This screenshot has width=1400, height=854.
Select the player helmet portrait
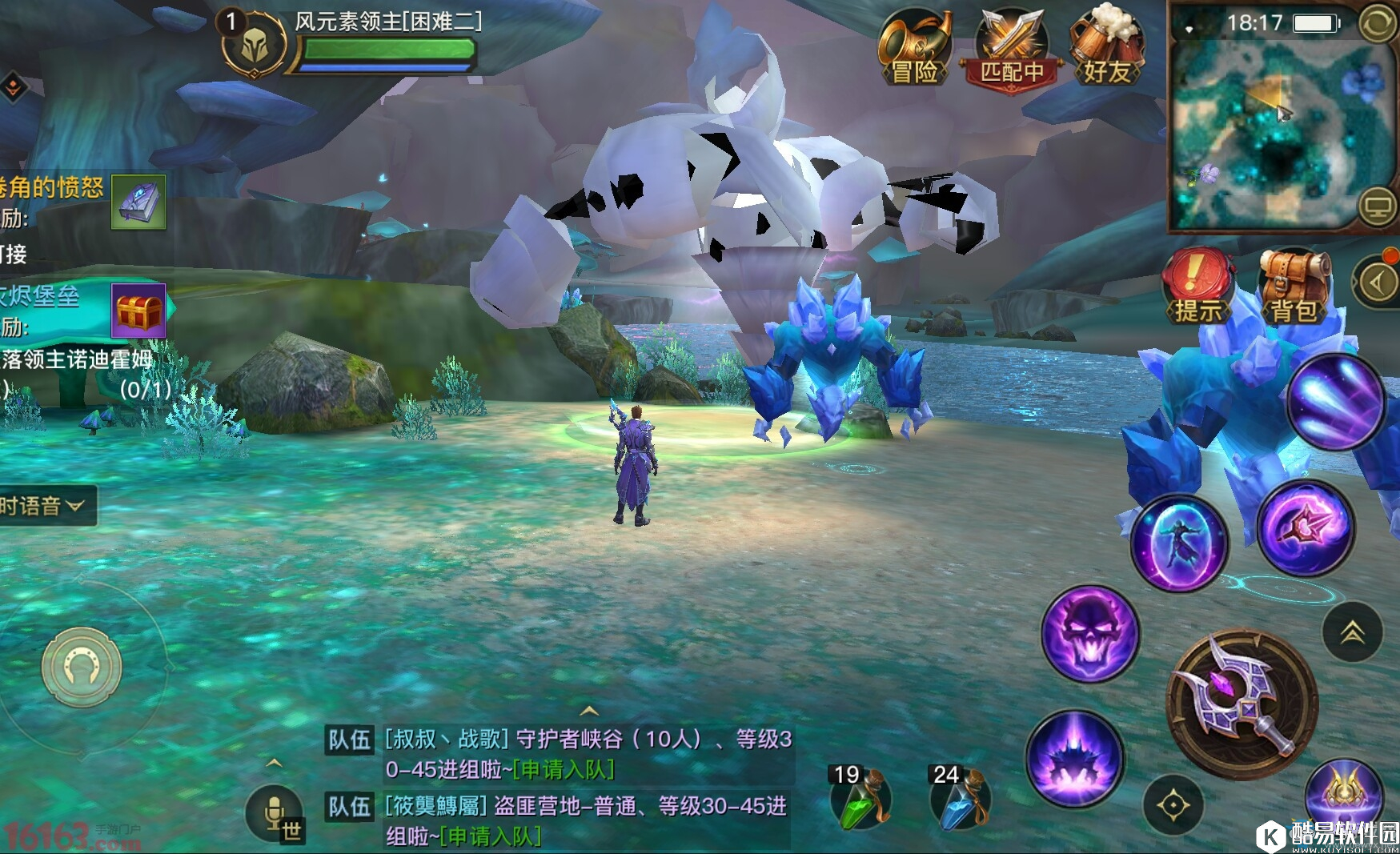(254, 44)
